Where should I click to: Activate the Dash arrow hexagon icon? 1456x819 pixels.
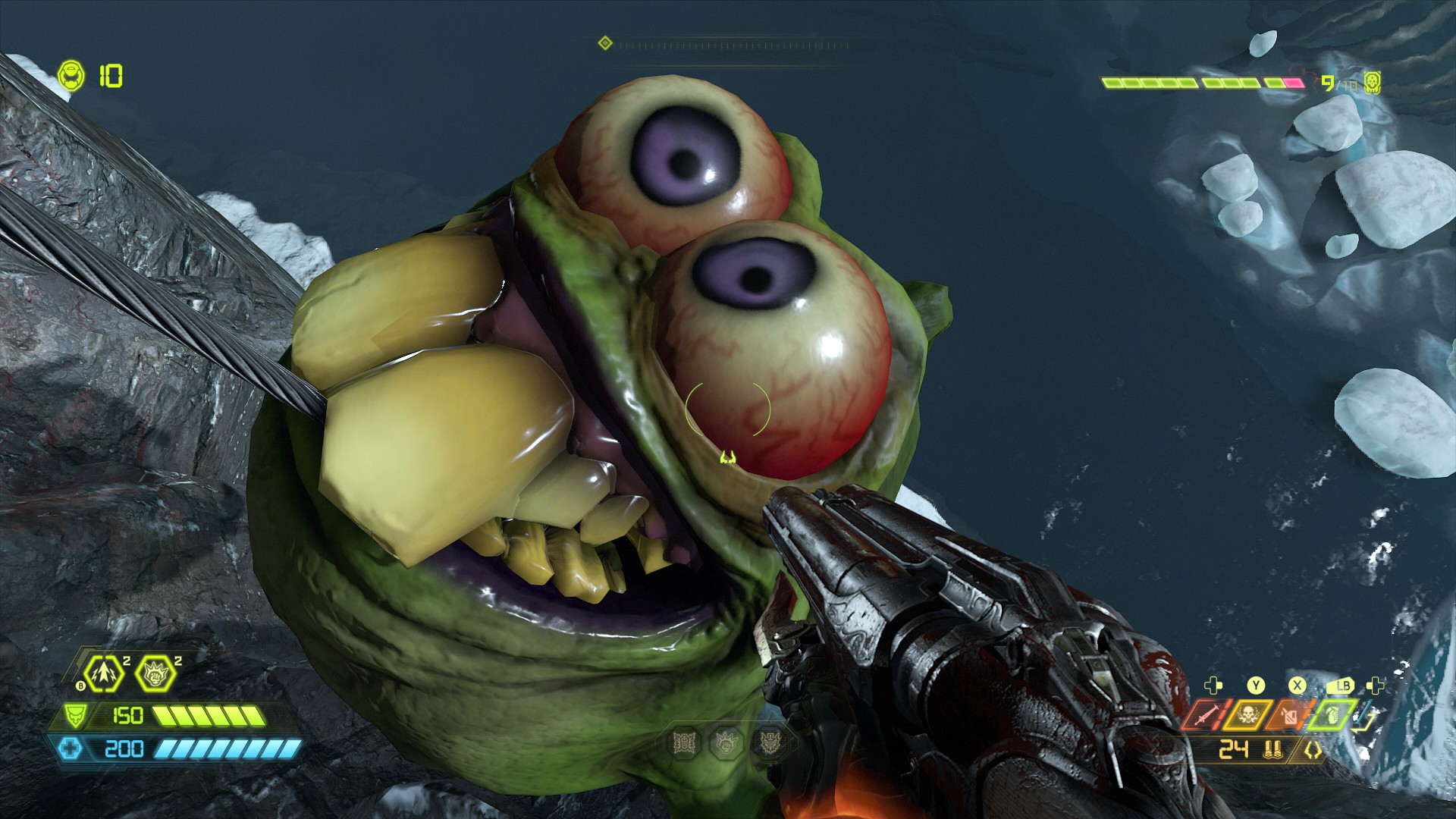click(x=103, y=674)
